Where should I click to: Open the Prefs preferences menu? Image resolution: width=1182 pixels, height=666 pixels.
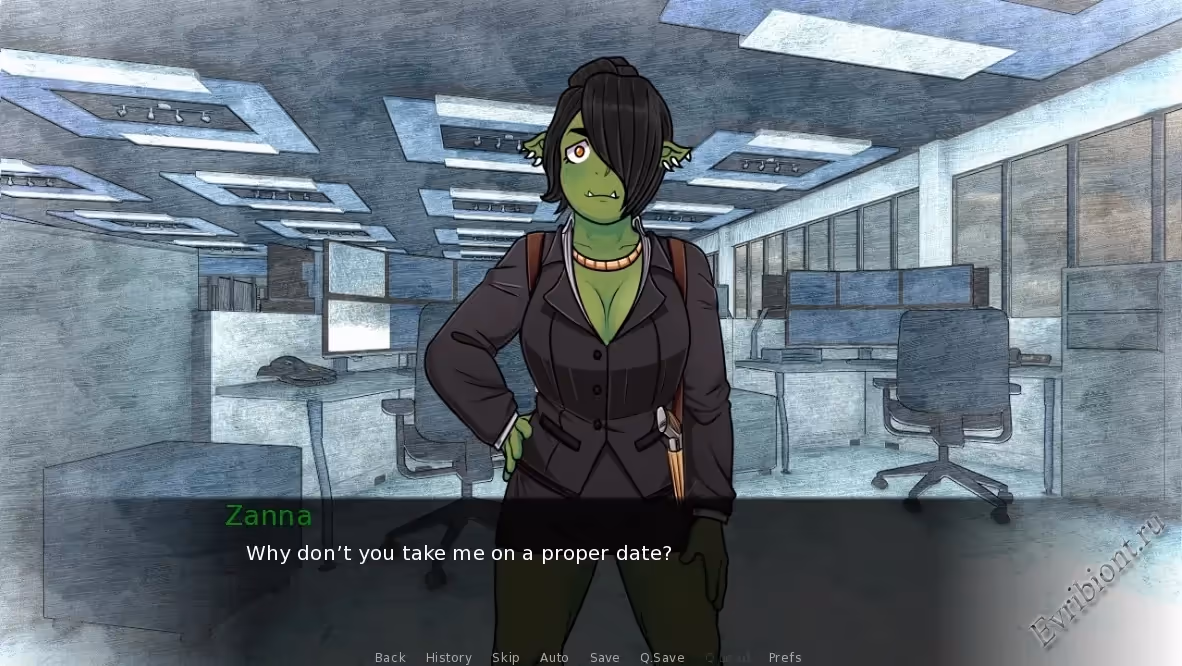pos(785,657)
